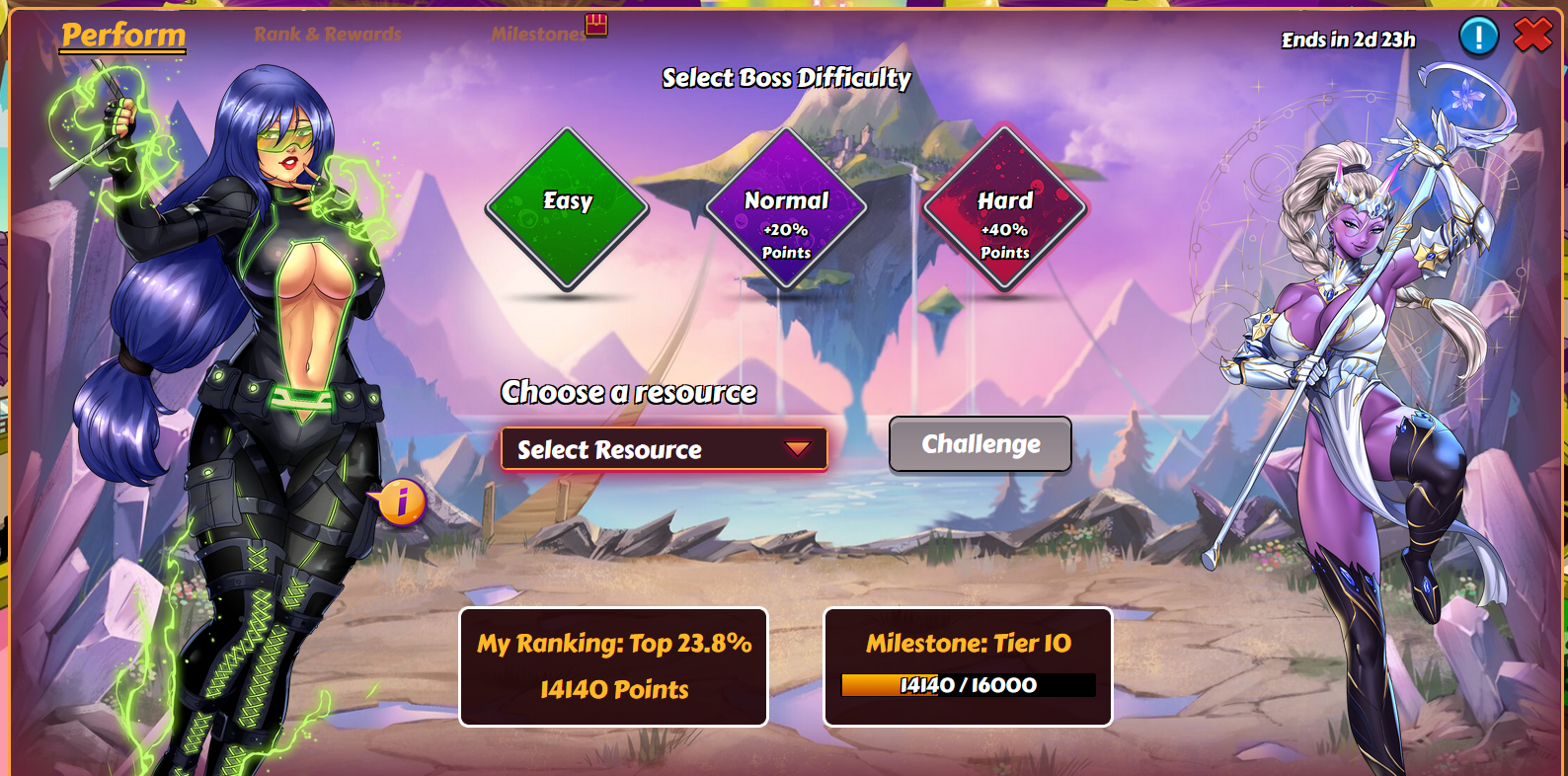Close the event window with red X
Screen dimensions: 1568x776
(1532, 36)
